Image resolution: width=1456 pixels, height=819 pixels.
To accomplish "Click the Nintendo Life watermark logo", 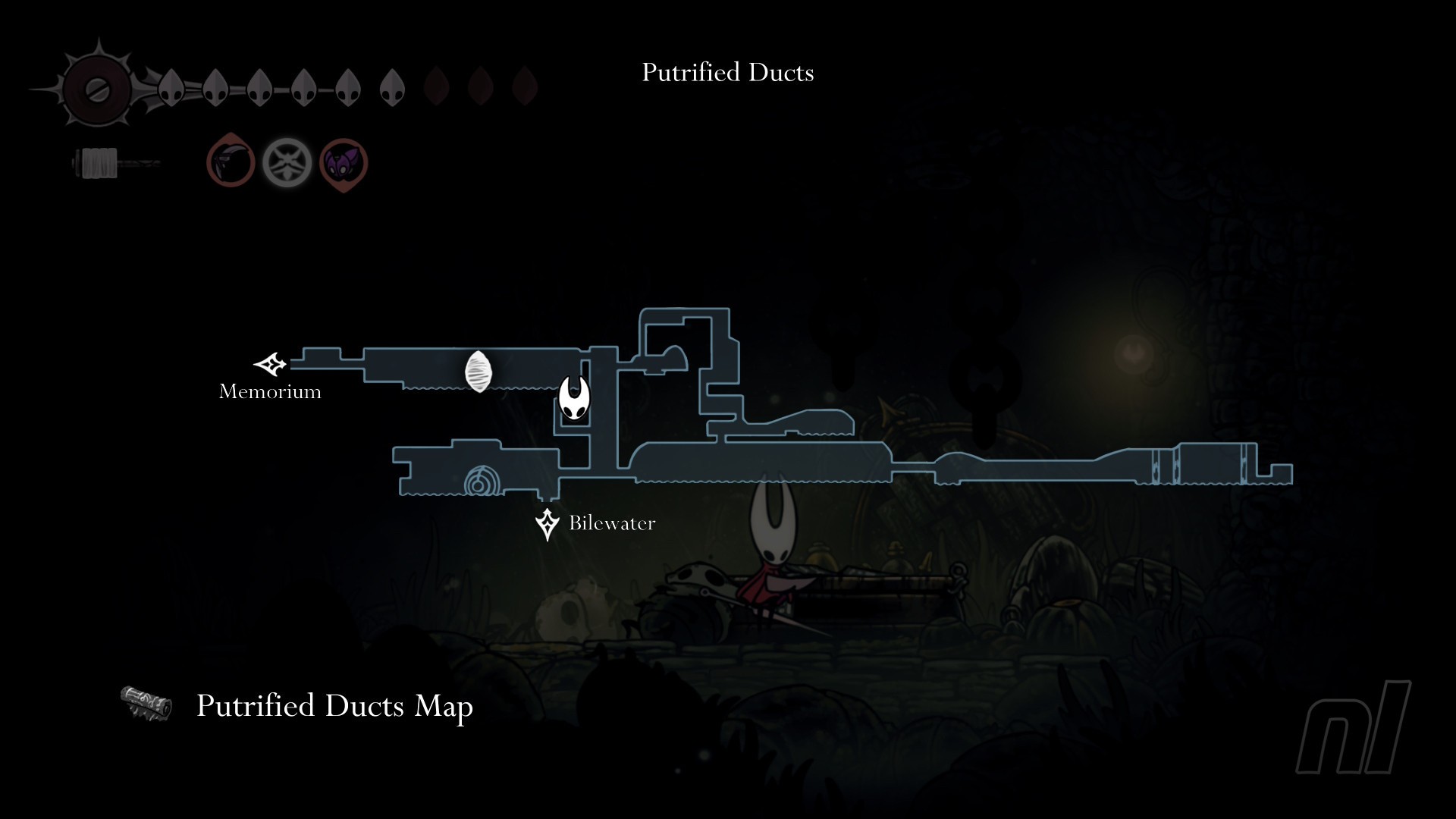I will coord(1354,726).
